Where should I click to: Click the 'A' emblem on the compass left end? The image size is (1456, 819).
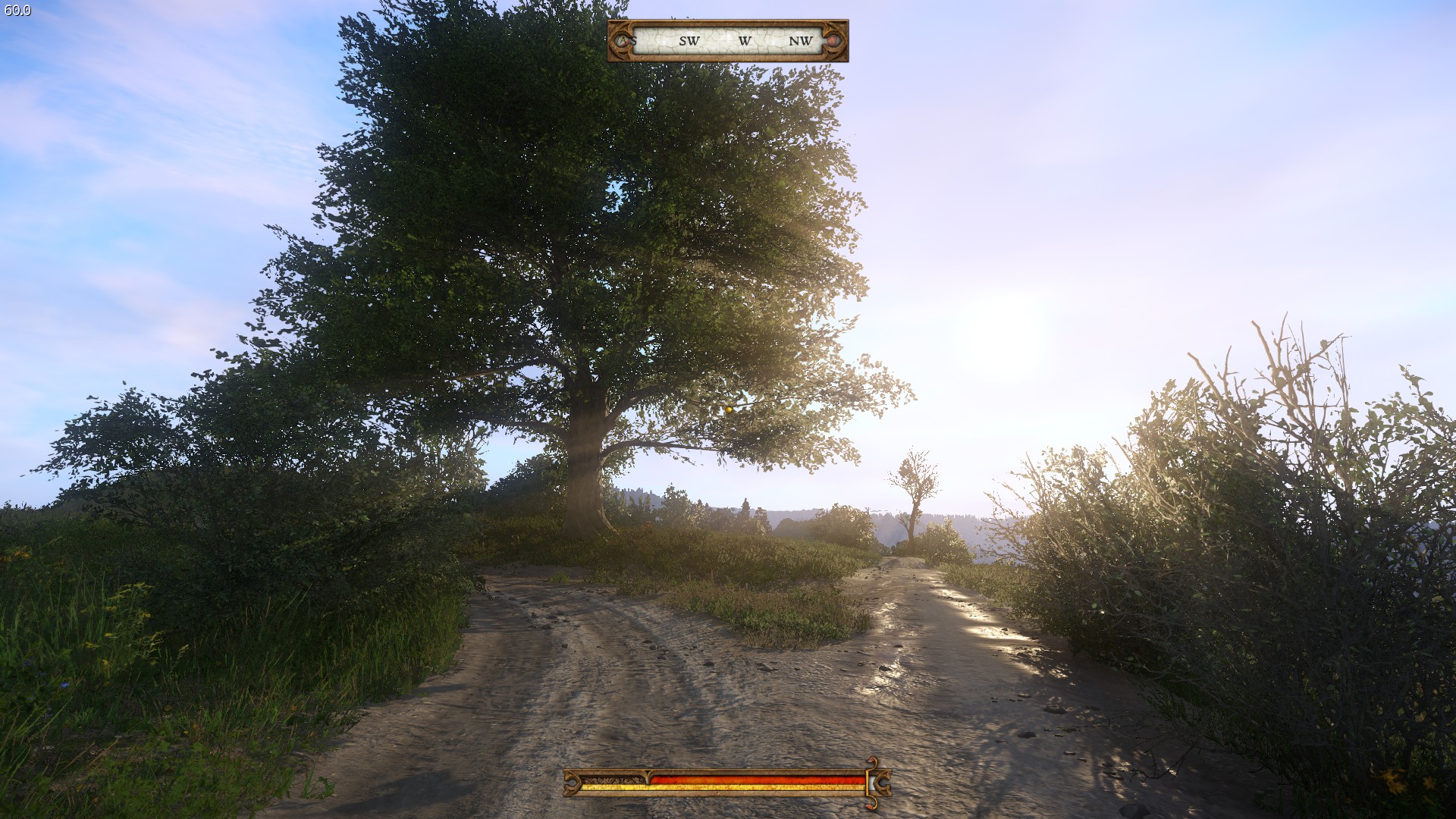[x=623, y=40]
